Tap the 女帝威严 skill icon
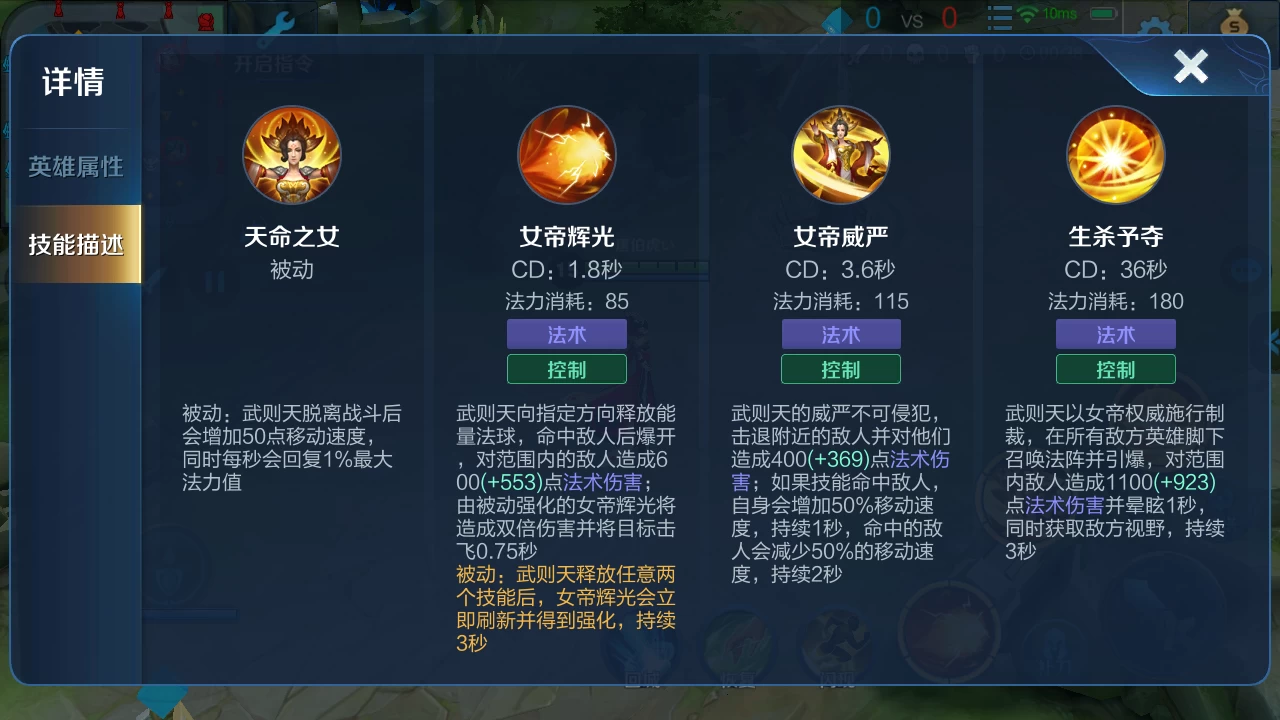The image size is (1280, 720). point(841,155)
